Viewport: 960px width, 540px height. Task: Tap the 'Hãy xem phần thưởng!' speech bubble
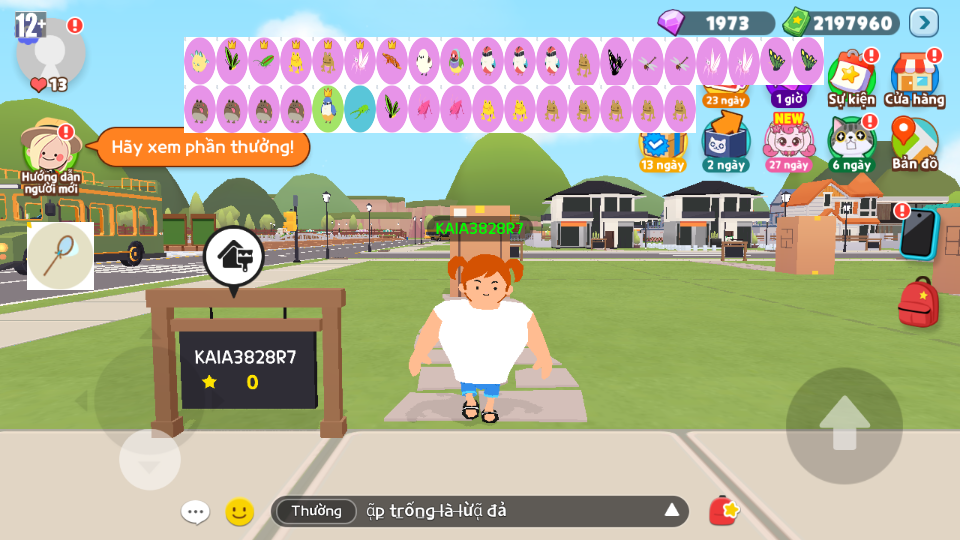click(x=202, y=148)
